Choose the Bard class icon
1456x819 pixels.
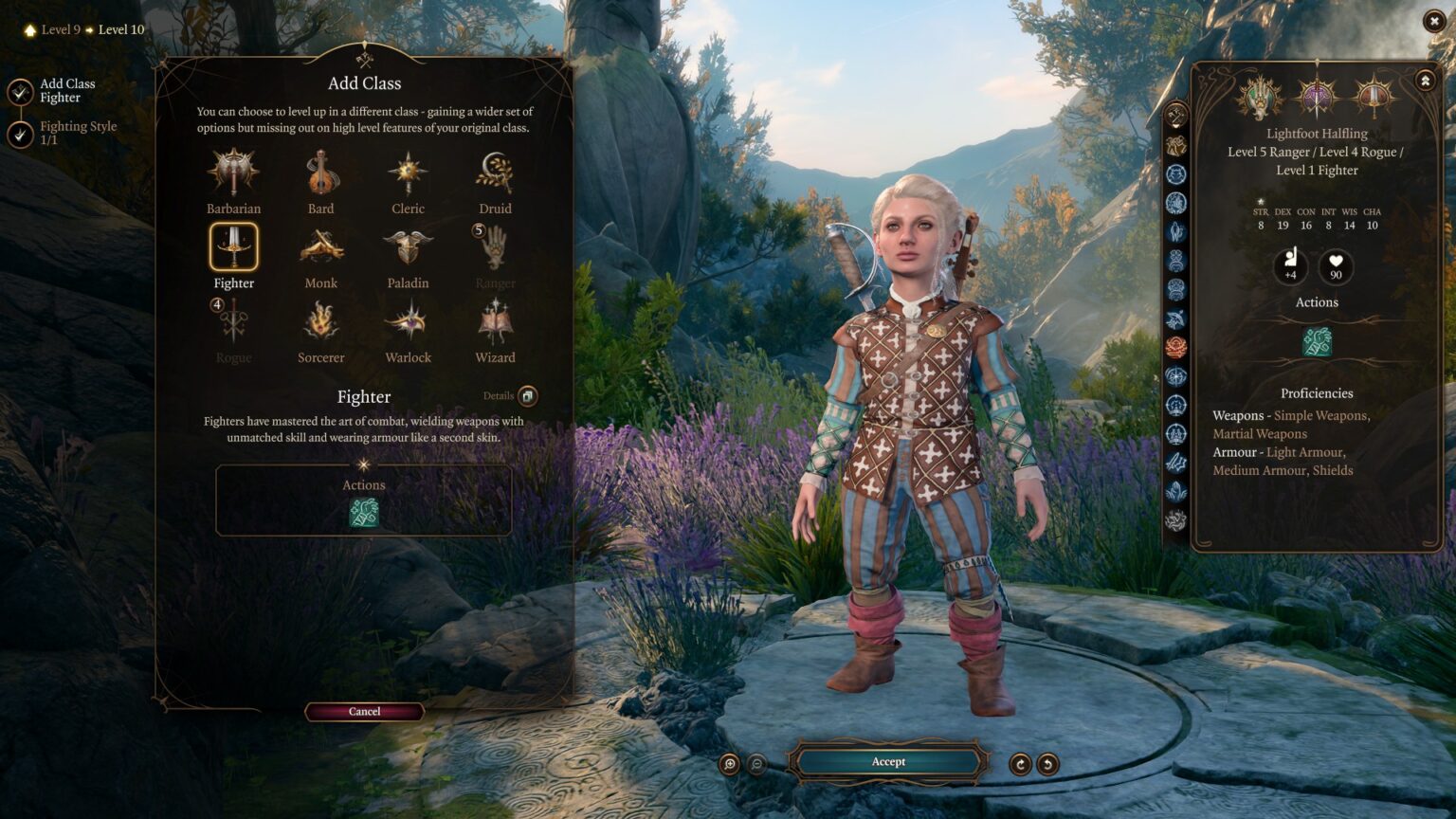tap(320, 173)
